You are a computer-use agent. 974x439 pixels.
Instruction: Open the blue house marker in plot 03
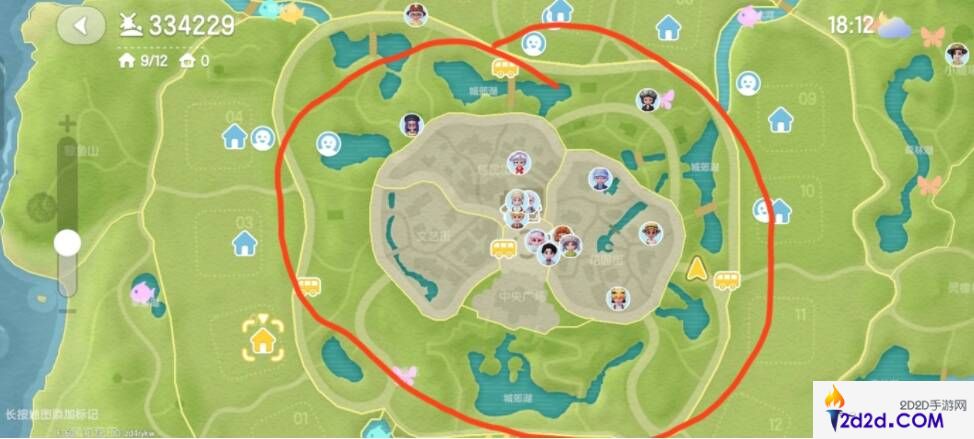(x=244, y=242)
